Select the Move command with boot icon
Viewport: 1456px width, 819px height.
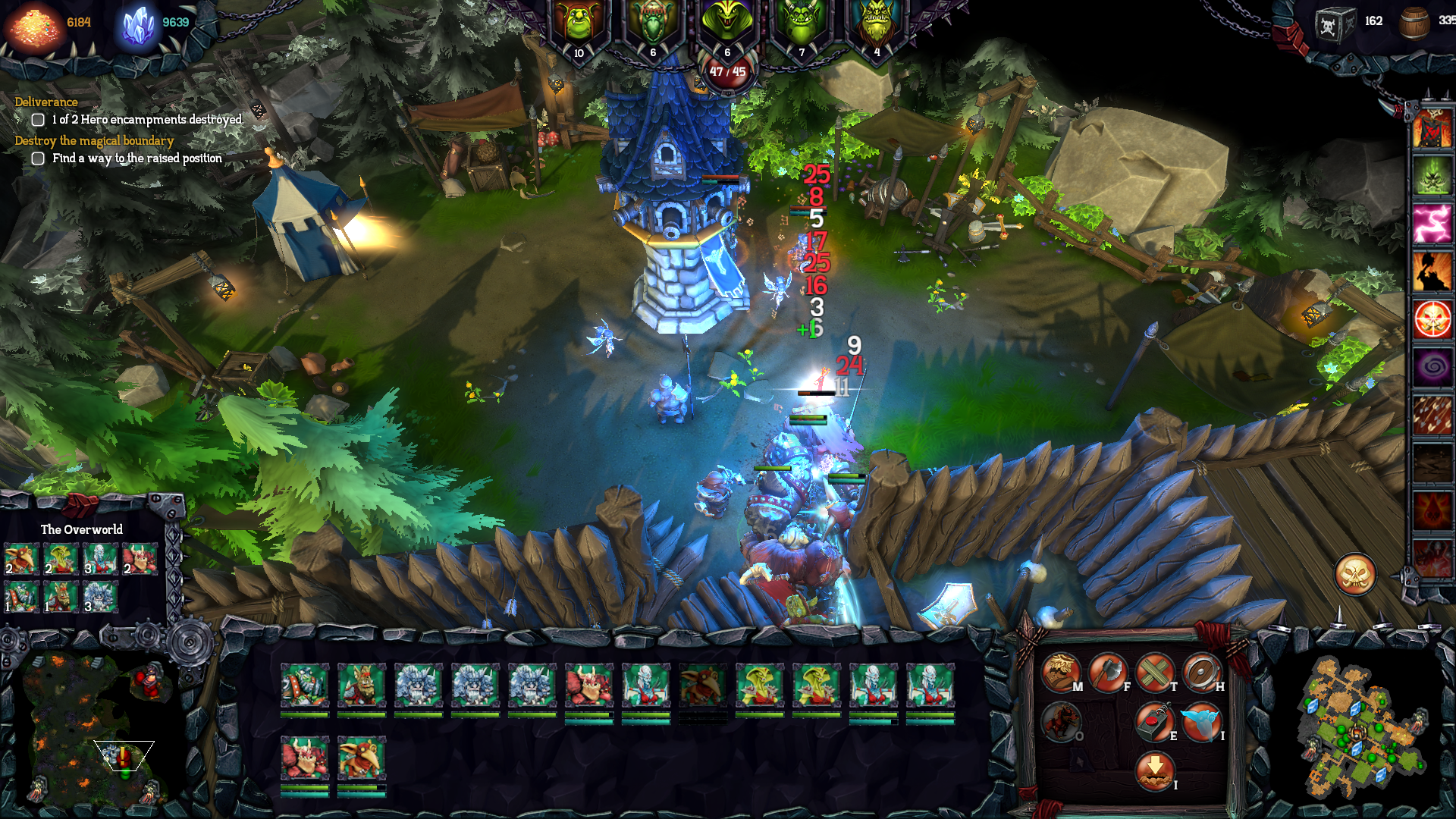point(1060,672)
